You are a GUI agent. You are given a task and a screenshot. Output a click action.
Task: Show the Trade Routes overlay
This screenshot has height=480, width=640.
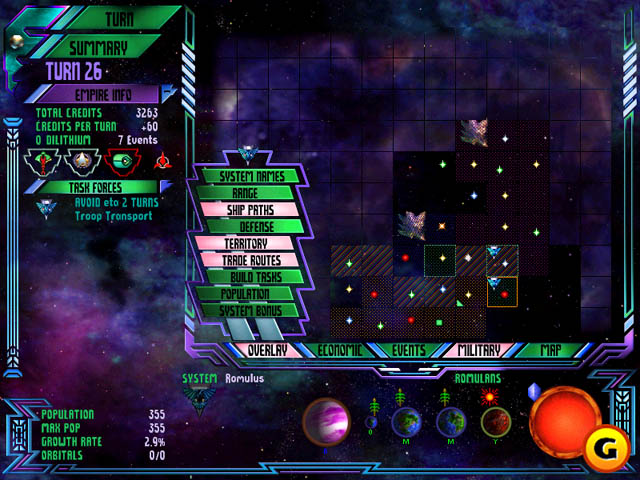click(250, 260)
